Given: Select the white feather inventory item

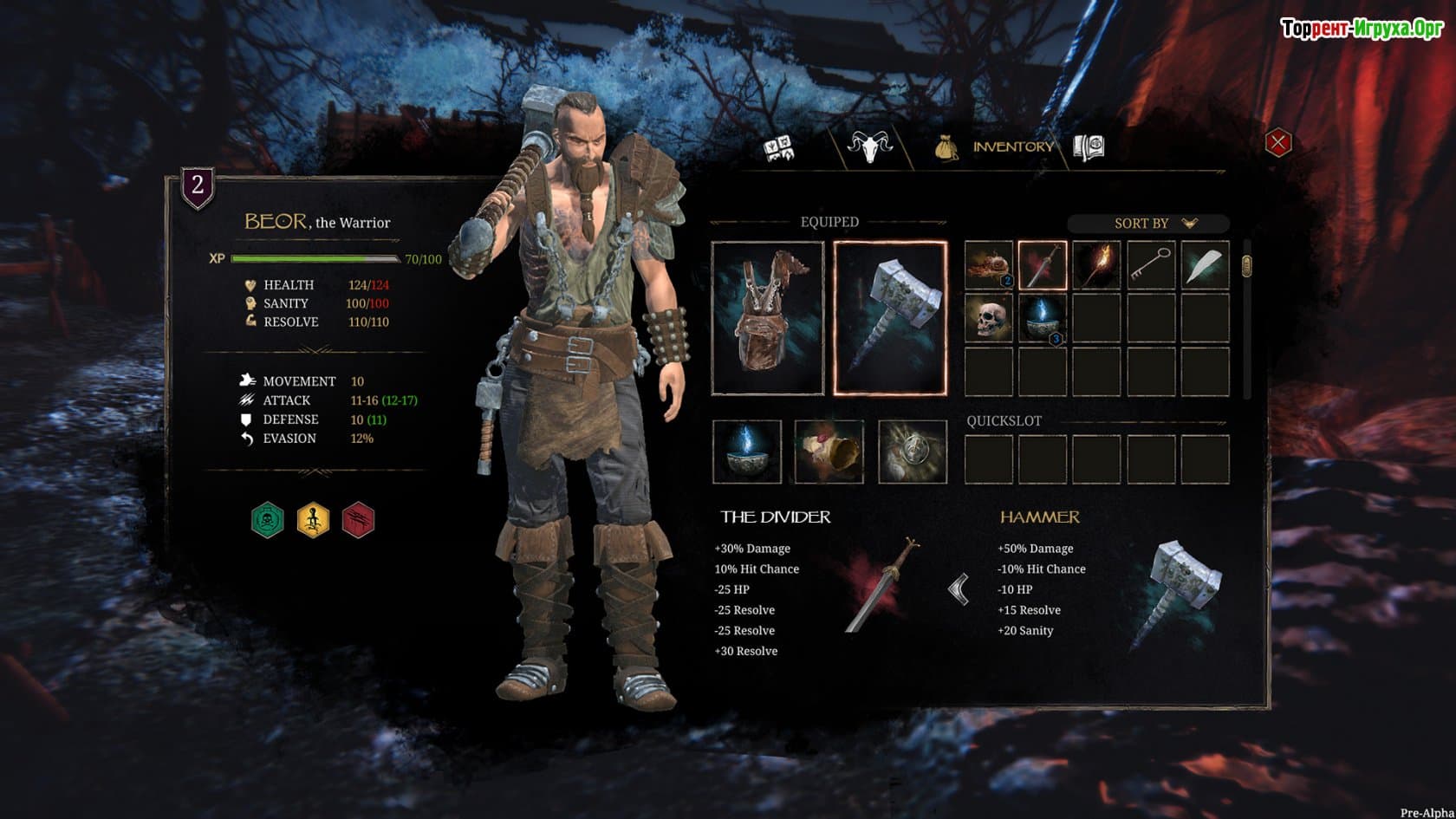Looking at the screenshot, I should point(1205,265).
